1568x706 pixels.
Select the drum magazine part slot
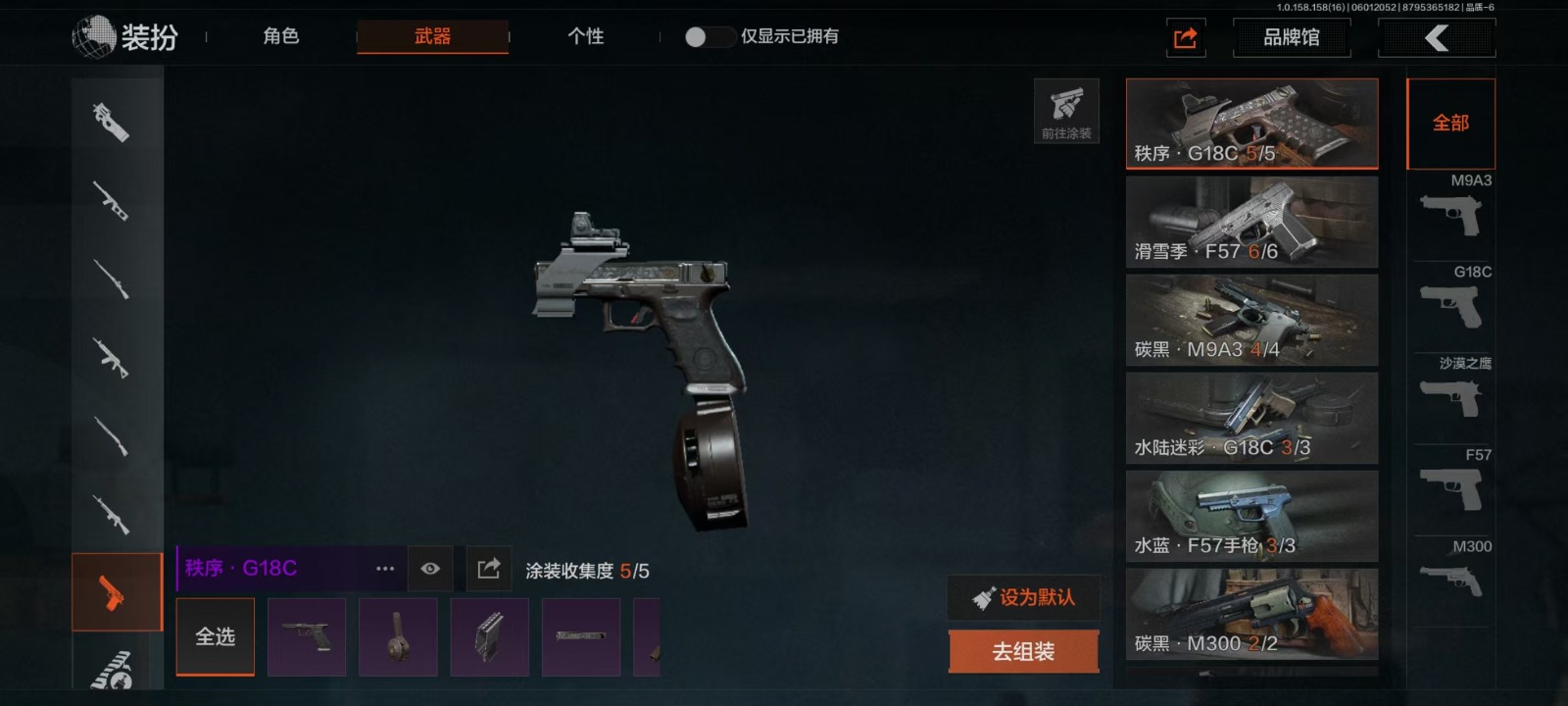(398, 637)
